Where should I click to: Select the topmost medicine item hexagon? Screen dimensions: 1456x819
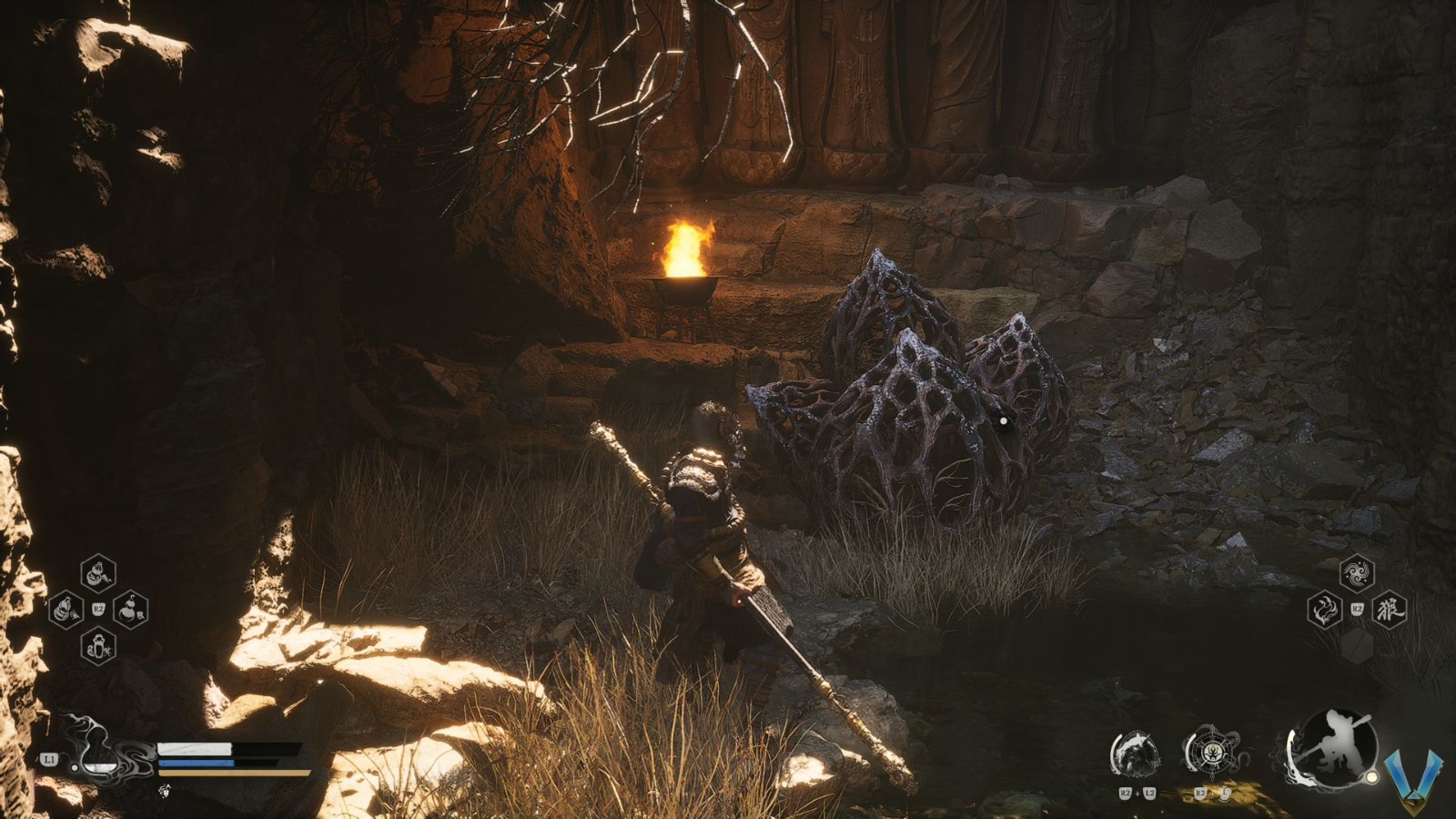[x=98, y=573]
